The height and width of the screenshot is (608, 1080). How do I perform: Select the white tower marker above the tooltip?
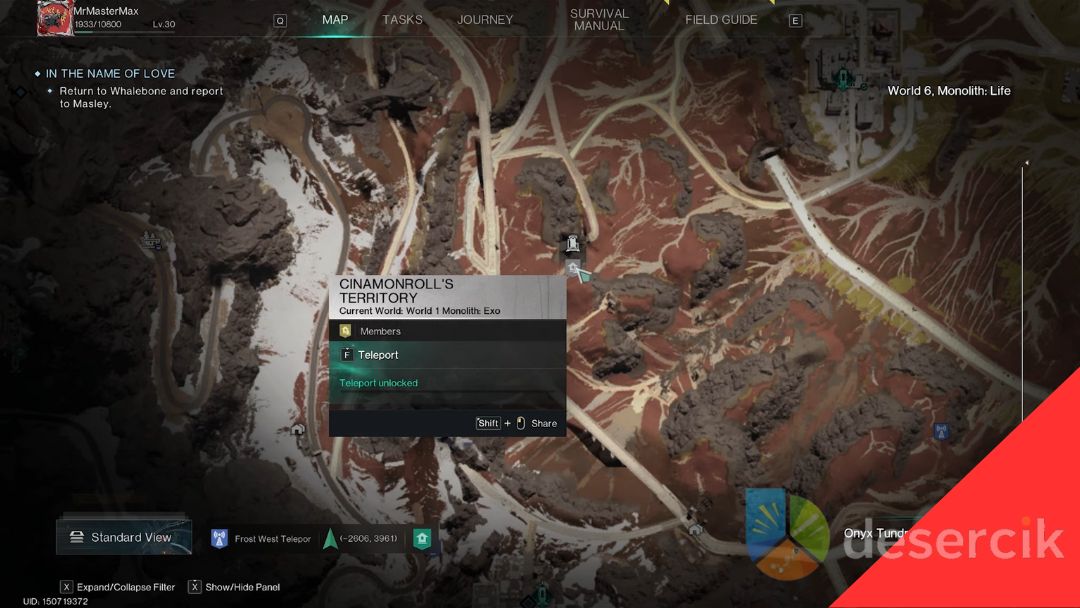pyautogui.click(x=572, y=242)
